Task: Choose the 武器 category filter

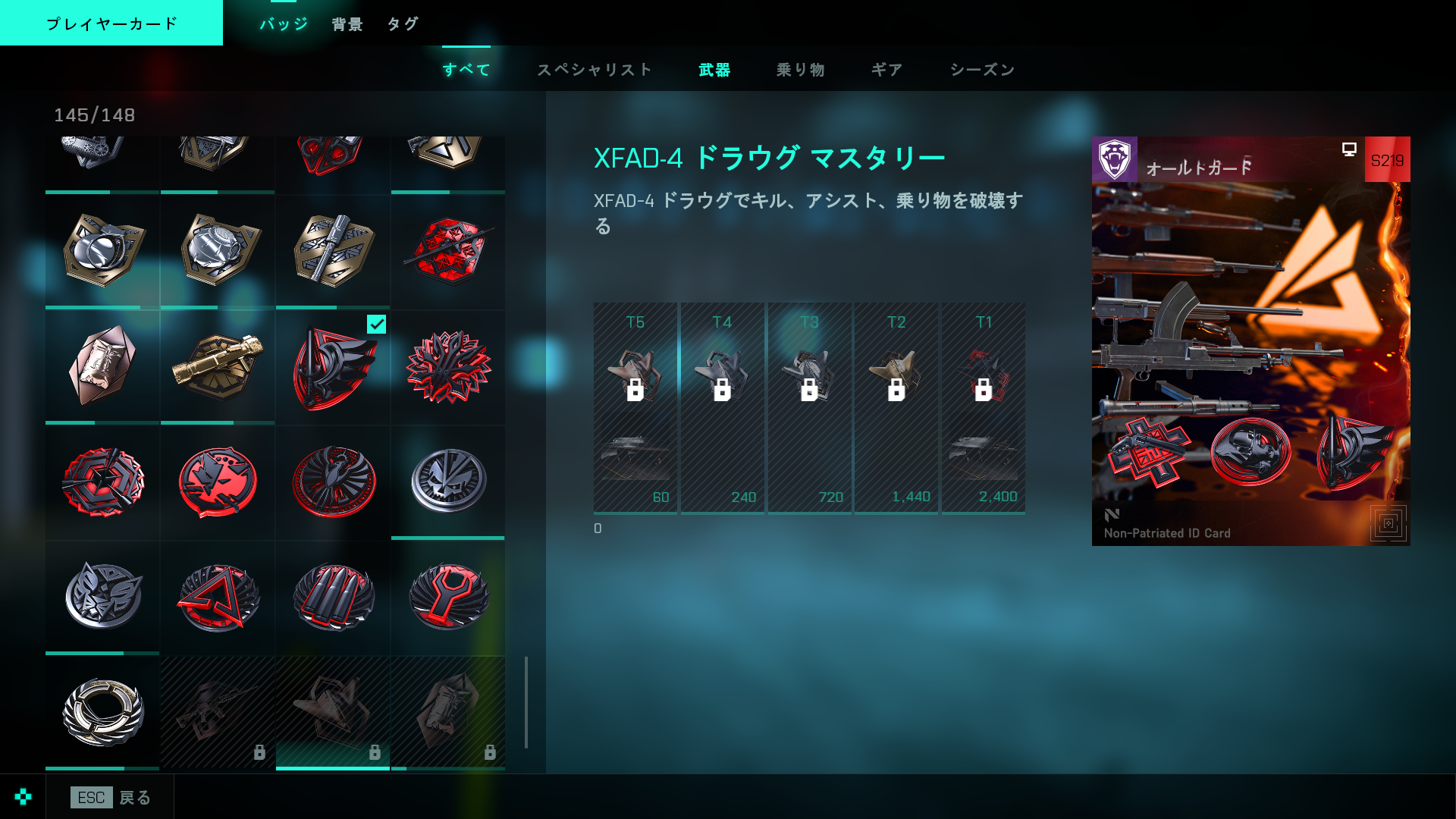Action: pos(714,70)
